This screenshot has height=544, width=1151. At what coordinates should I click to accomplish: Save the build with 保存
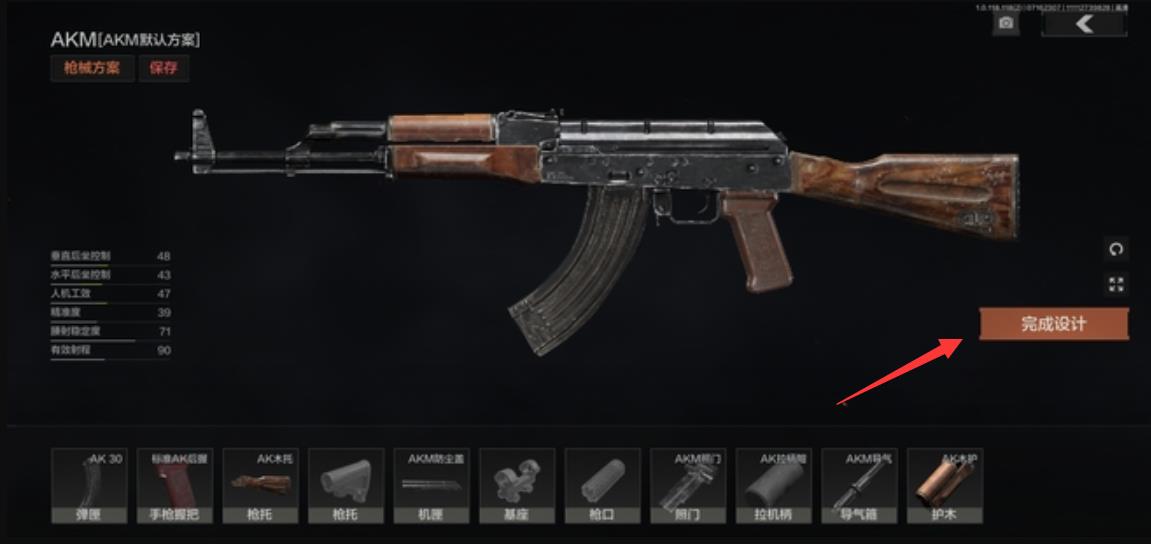point(164,68)
